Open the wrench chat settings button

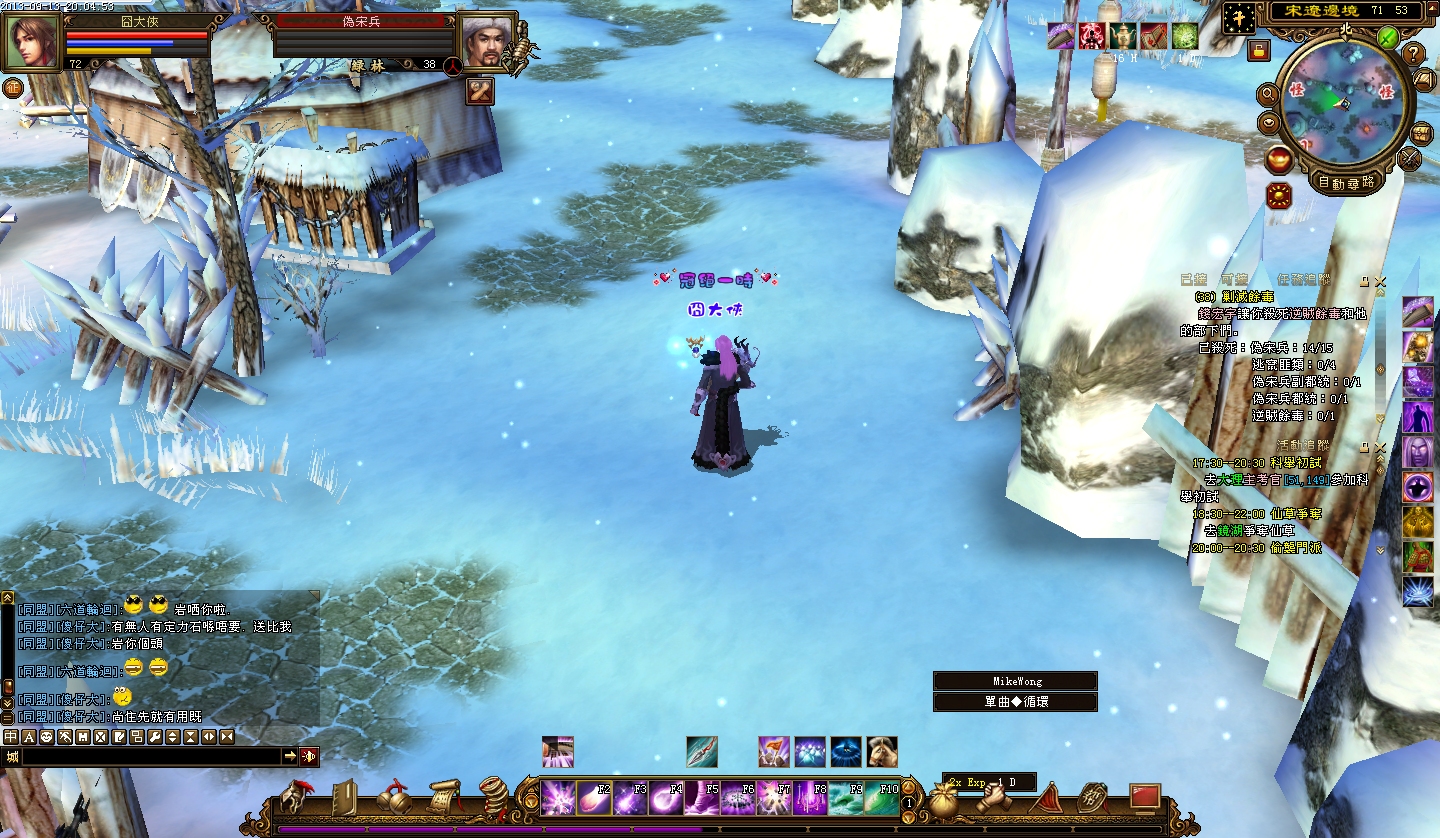point(154,737)
